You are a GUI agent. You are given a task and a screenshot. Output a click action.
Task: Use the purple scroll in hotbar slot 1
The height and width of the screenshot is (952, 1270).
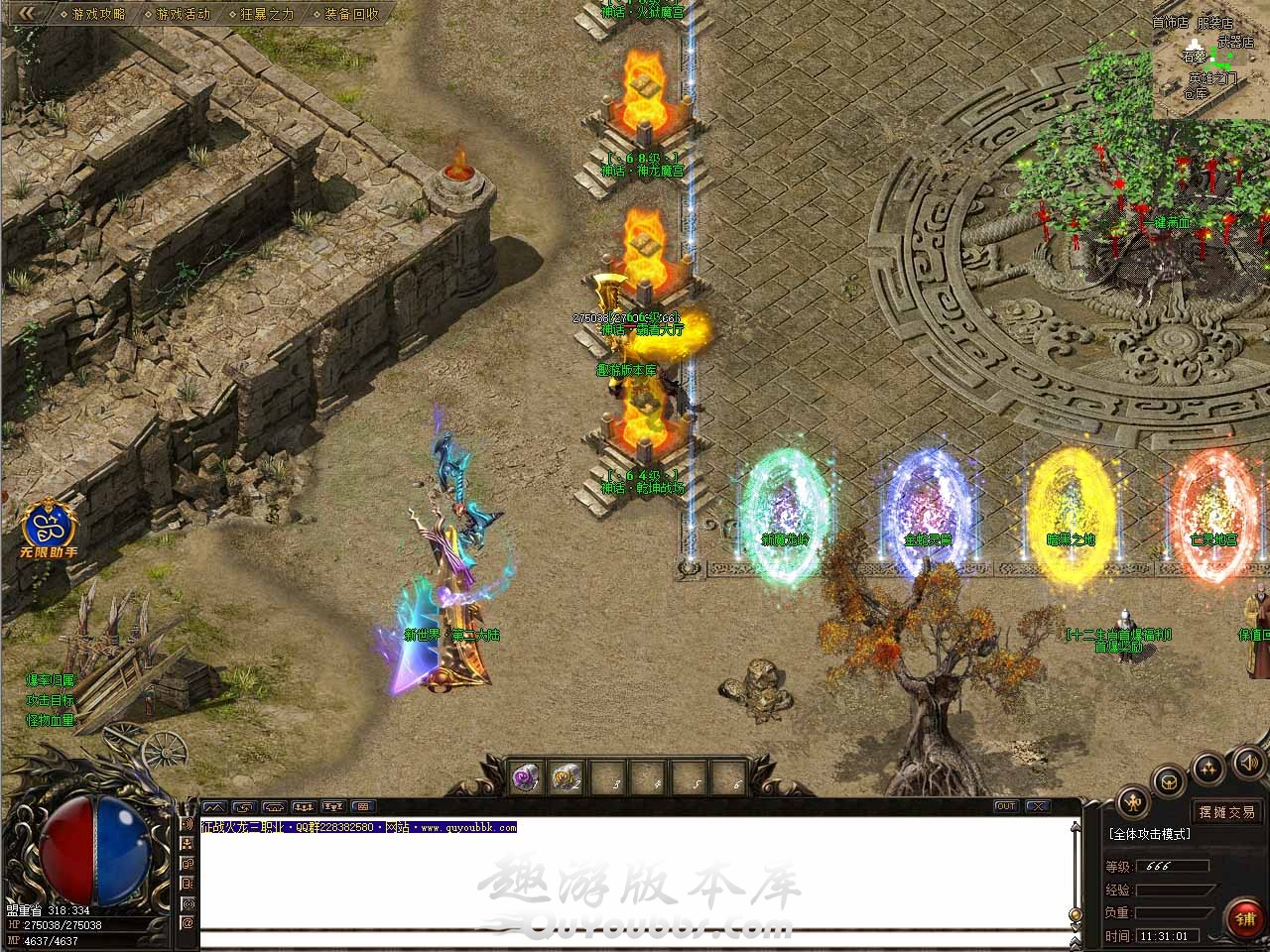[525, 779]
